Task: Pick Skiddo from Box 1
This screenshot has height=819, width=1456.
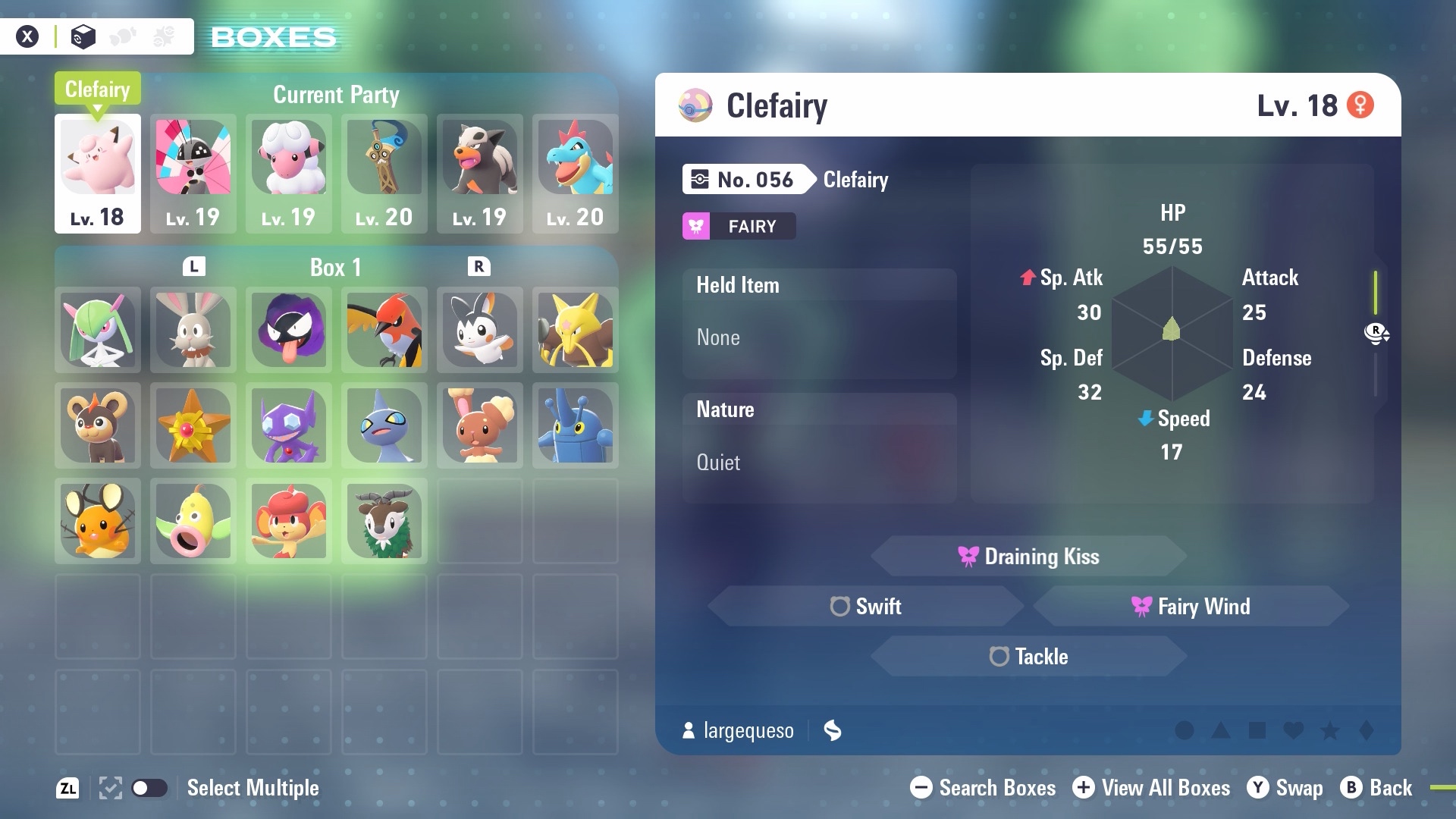Action: point(384,521)
